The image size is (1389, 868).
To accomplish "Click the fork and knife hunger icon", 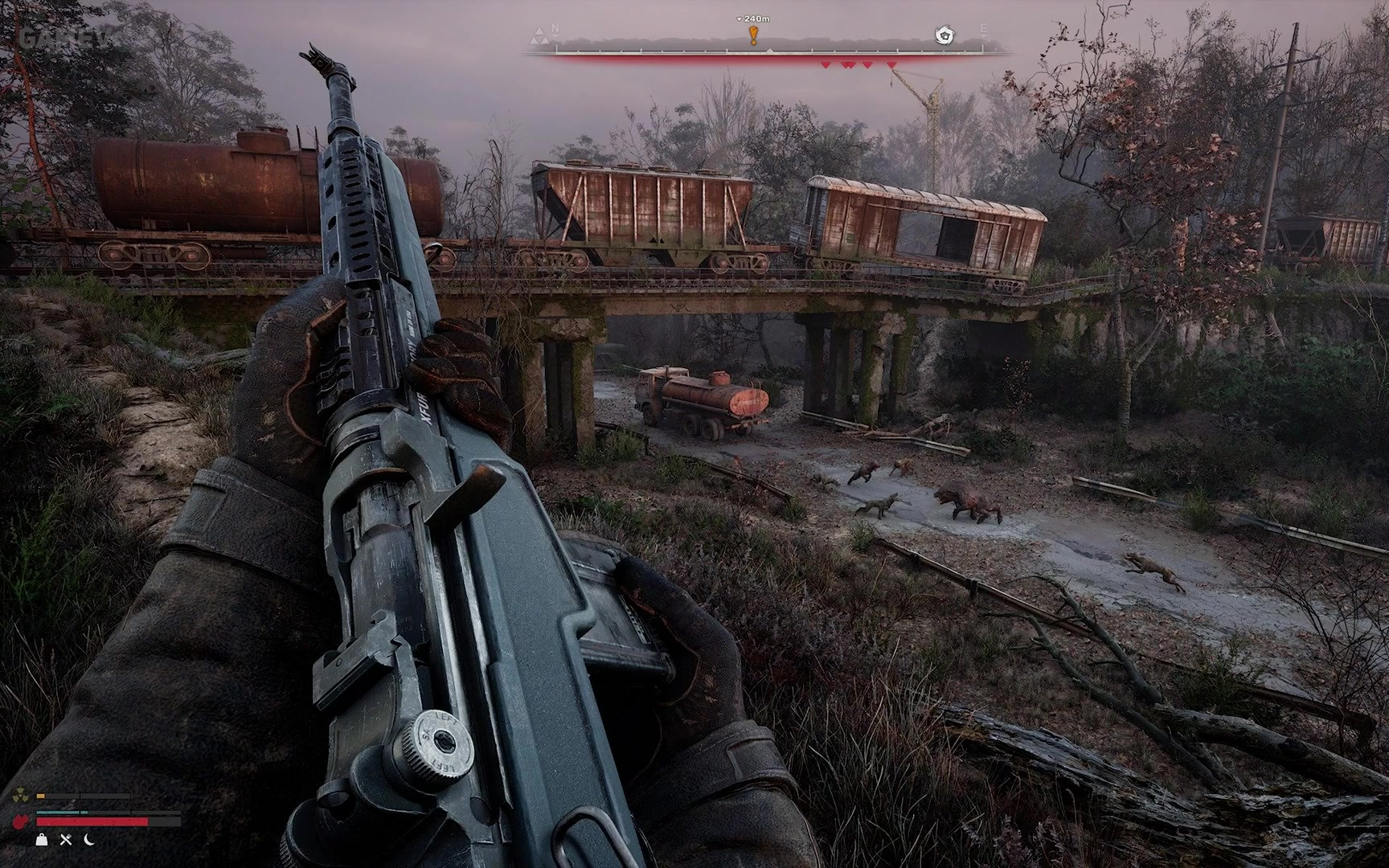I will 66,840.
